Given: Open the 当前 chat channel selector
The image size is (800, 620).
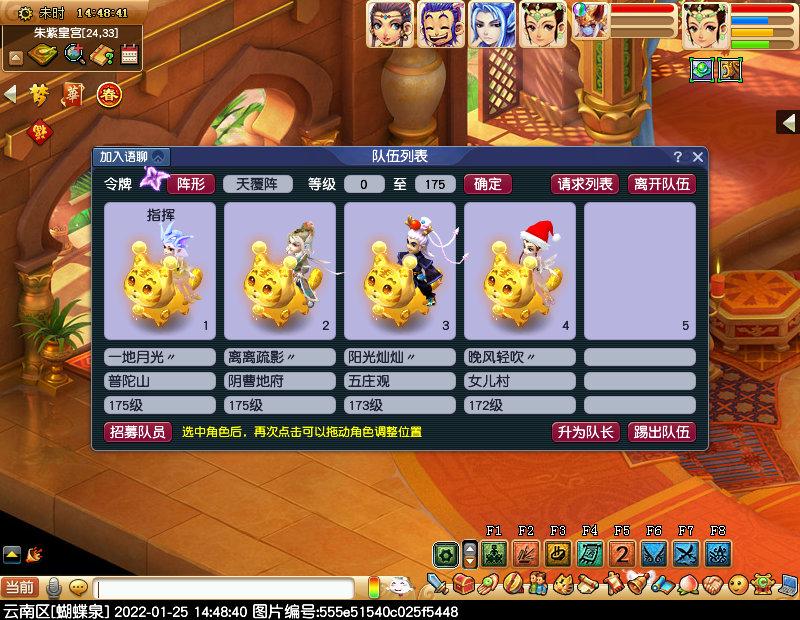Looking at the screenshot, I should point(19,588).
